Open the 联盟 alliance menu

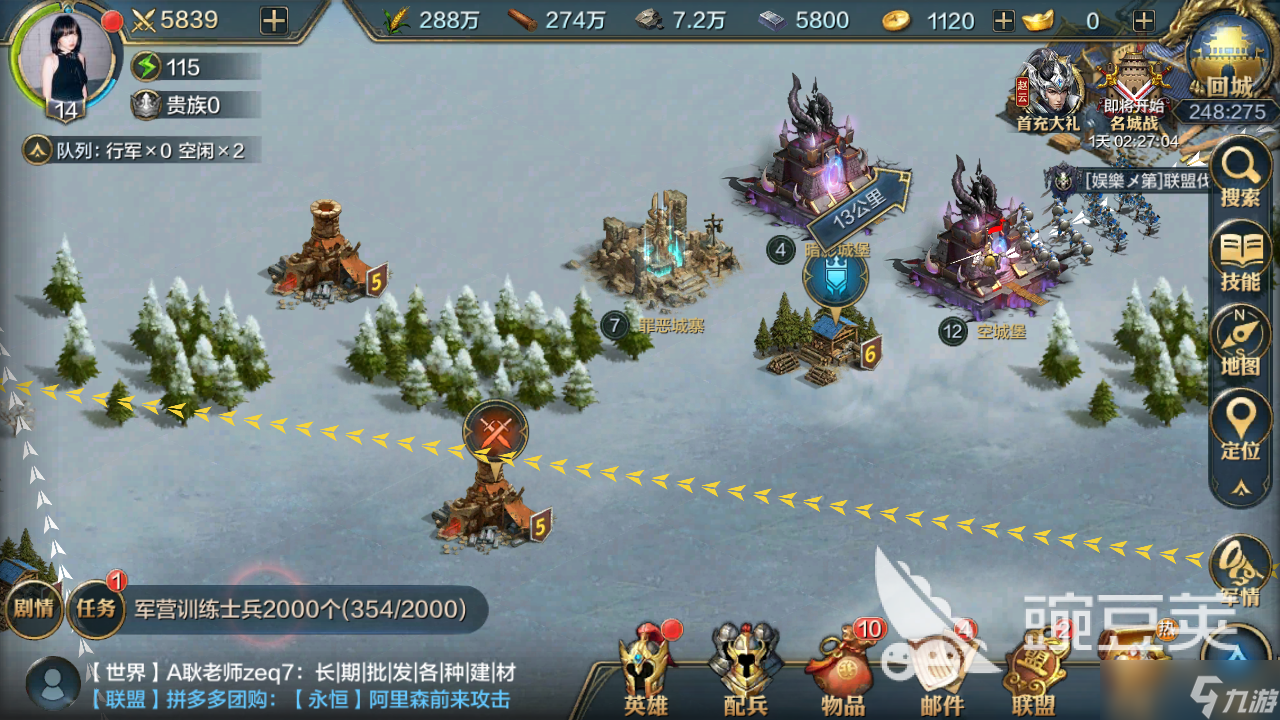pyautogui.click(x=1033, y=672)
